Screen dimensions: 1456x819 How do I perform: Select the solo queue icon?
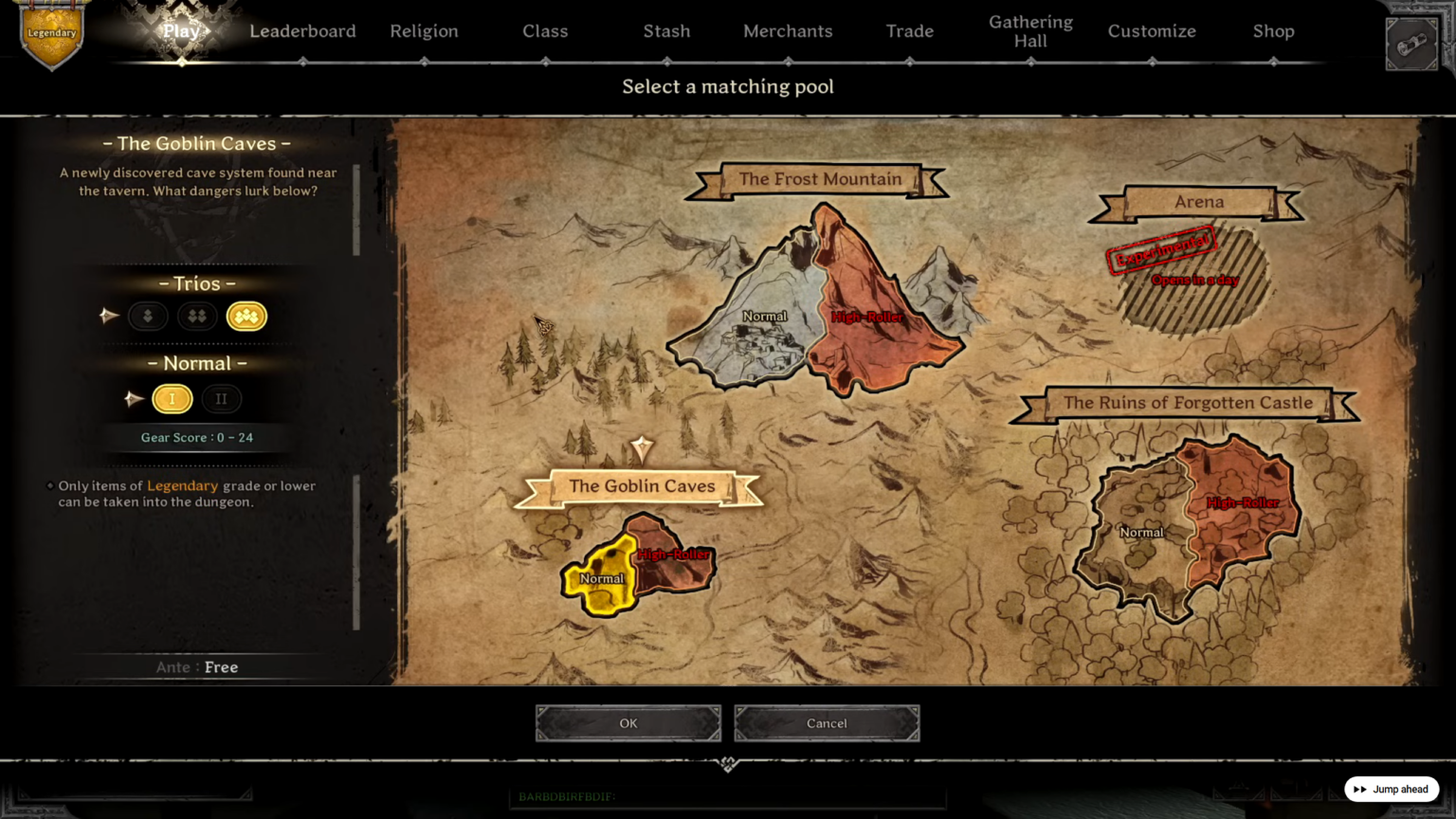[148, 316]
